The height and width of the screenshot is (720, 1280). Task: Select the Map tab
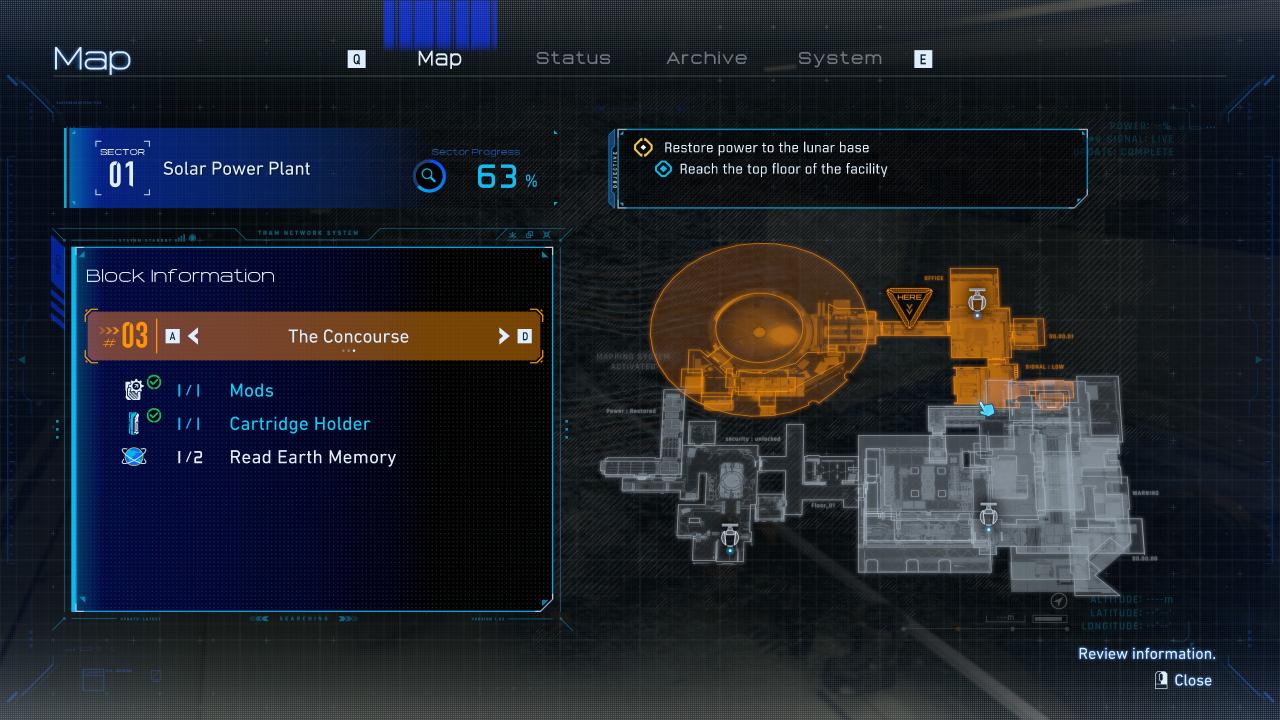[439, 58]
